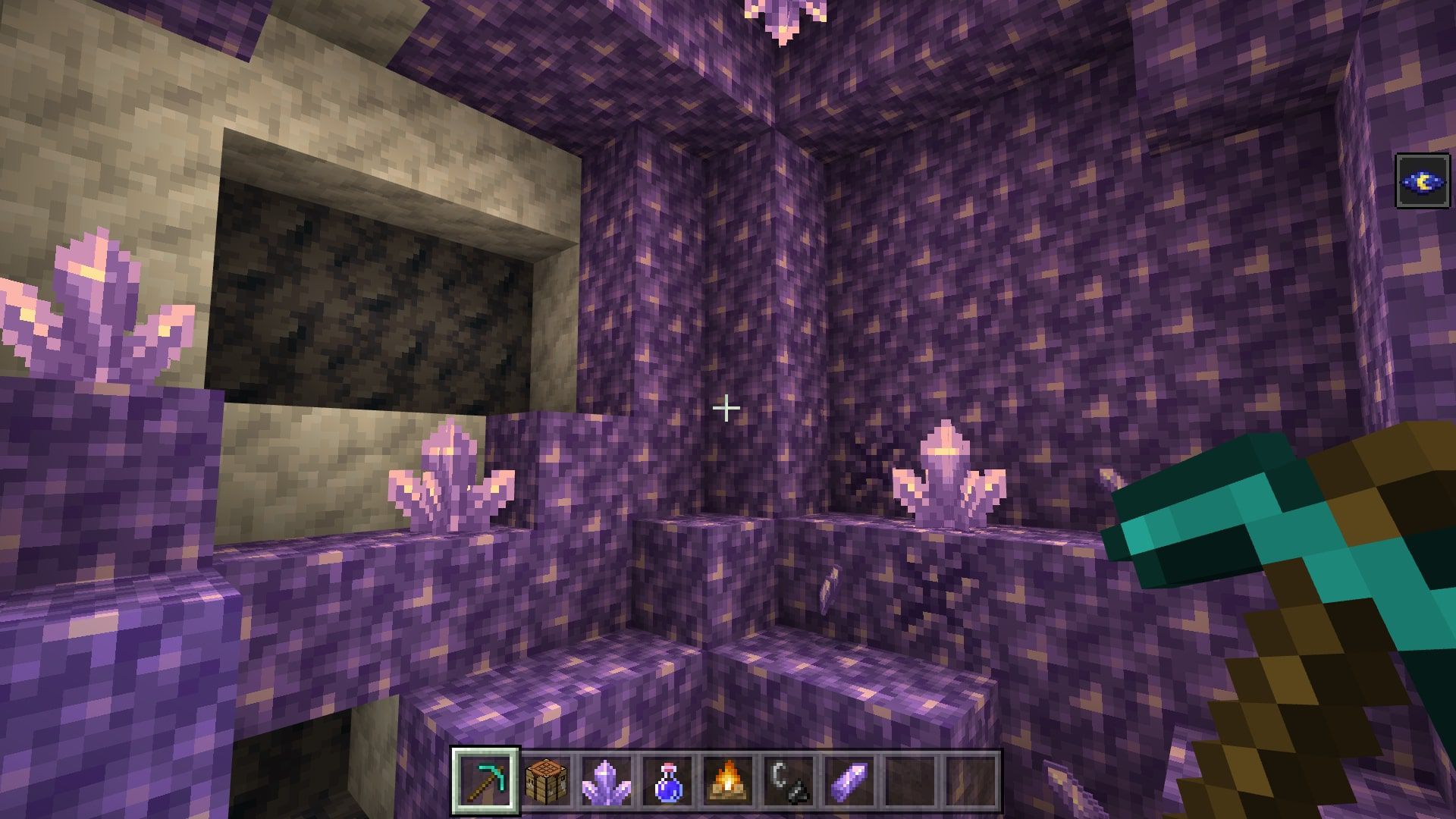
Task: Pick the blue potion bottle slot
Action: tap(667, 781)
